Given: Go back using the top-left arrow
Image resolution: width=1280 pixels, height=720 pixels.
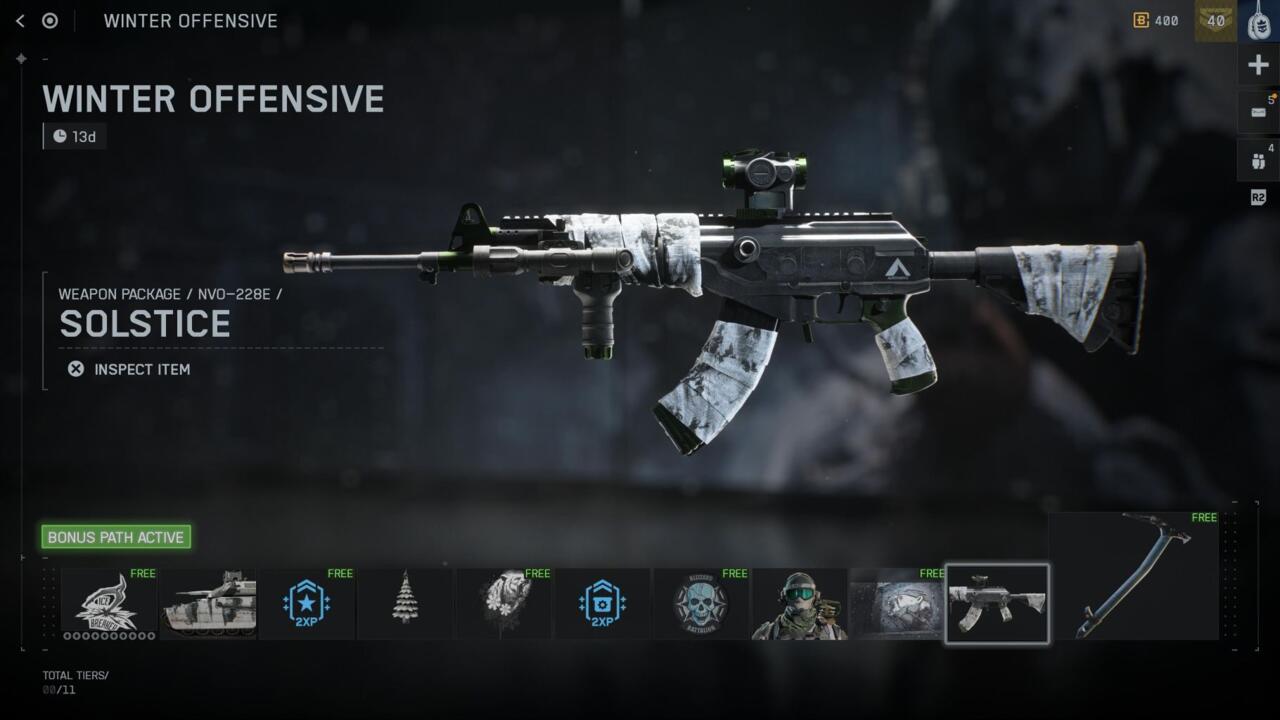Looking at the screenshot, I should coord(20,21).
